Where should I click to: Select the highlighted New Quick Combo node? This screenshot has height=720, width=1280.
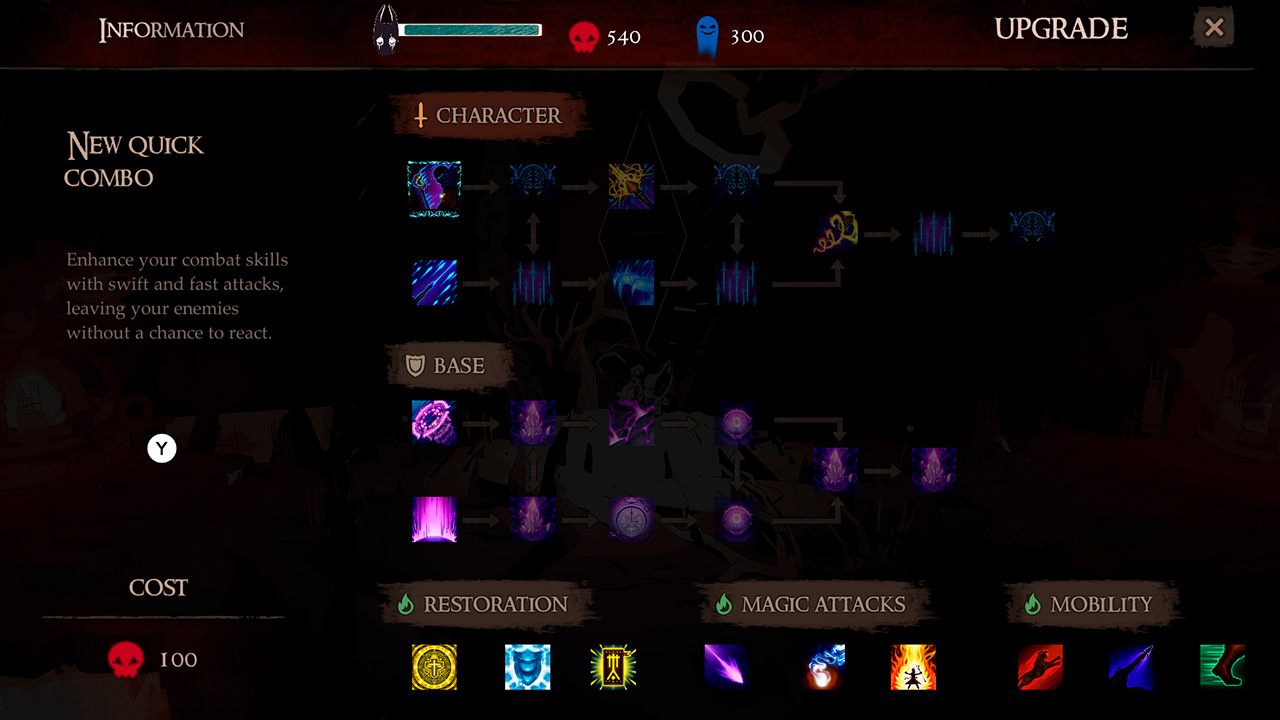point(434,188)
